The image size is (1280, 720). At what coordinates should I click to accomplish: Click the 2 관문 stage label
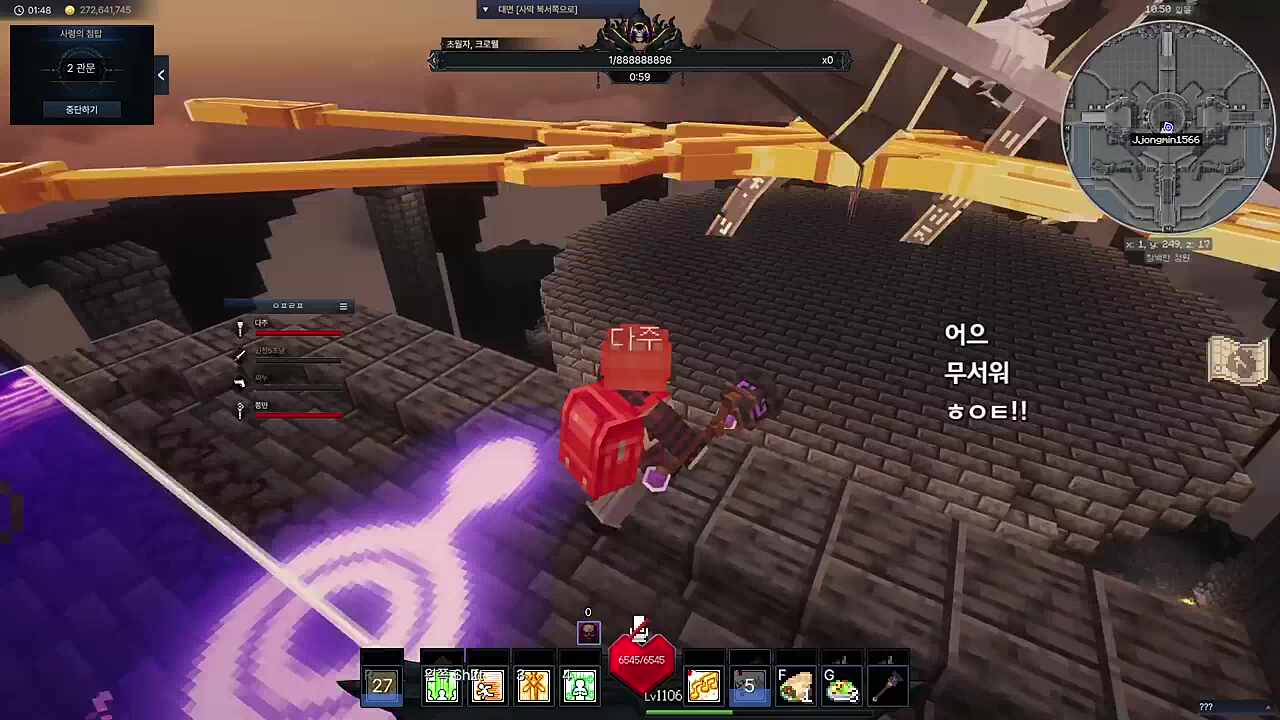click(x=80, y=68)
